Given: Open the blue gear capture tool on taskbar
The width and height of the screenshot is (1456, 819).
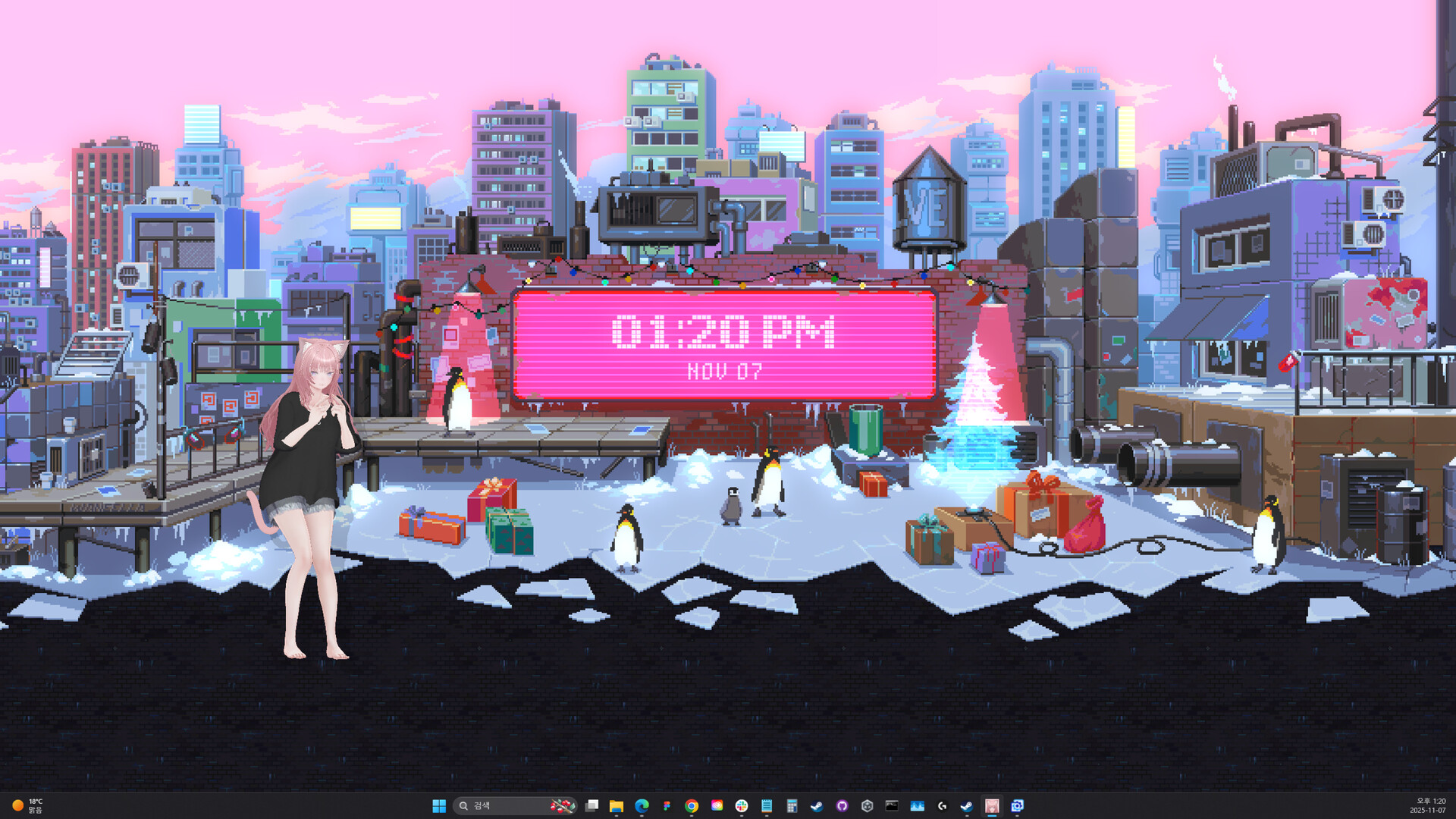Looking at the screenshot, I should tap(1018, 806).
